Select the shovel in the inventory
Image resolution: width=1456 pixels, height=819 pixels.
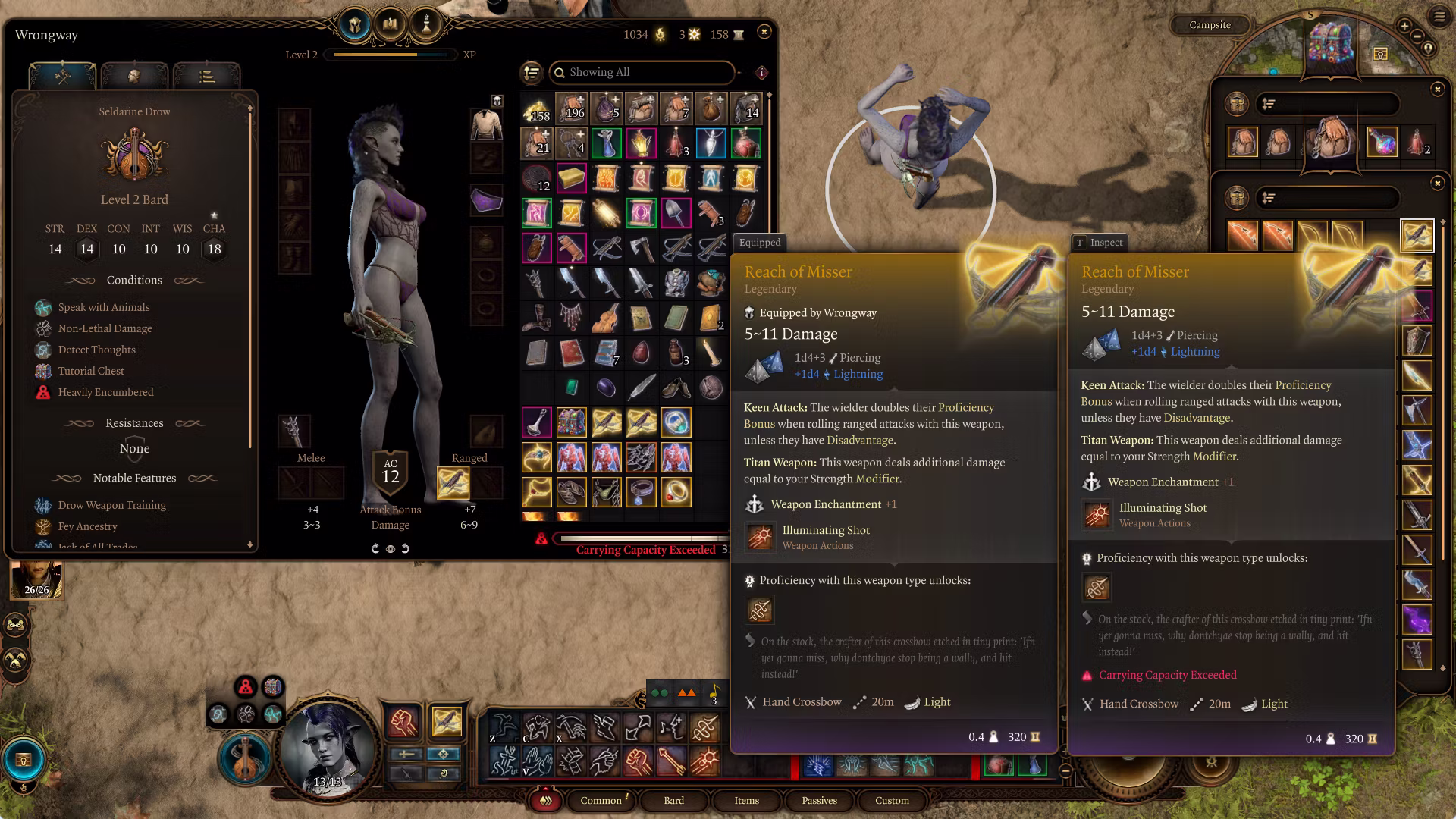click(676, 214)
